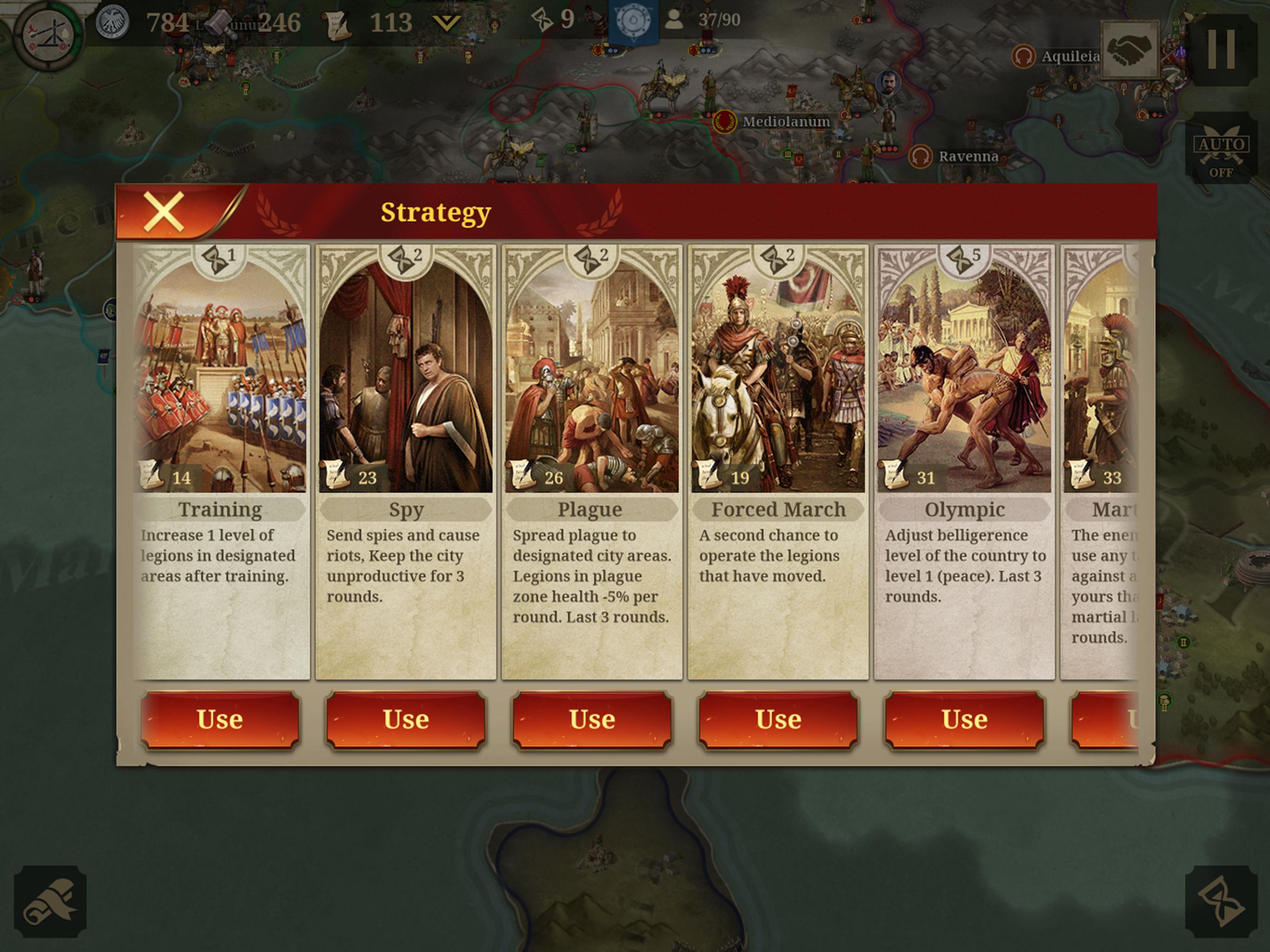
Task: Use the Plague strategy card
Action: coord(592,720)
